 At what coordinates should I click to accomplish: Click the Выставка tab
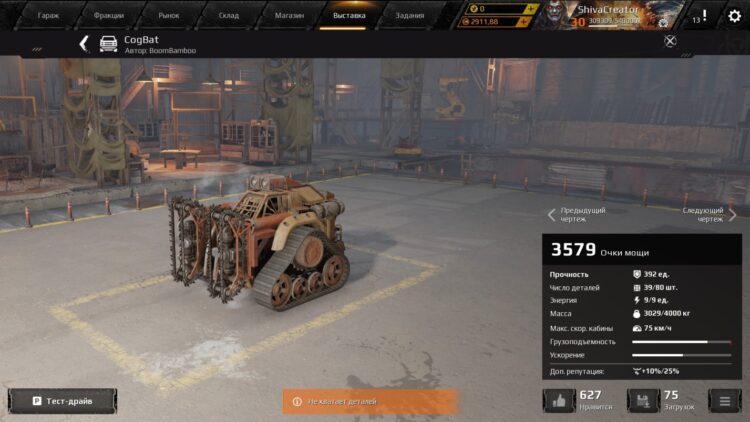point(349,16)
